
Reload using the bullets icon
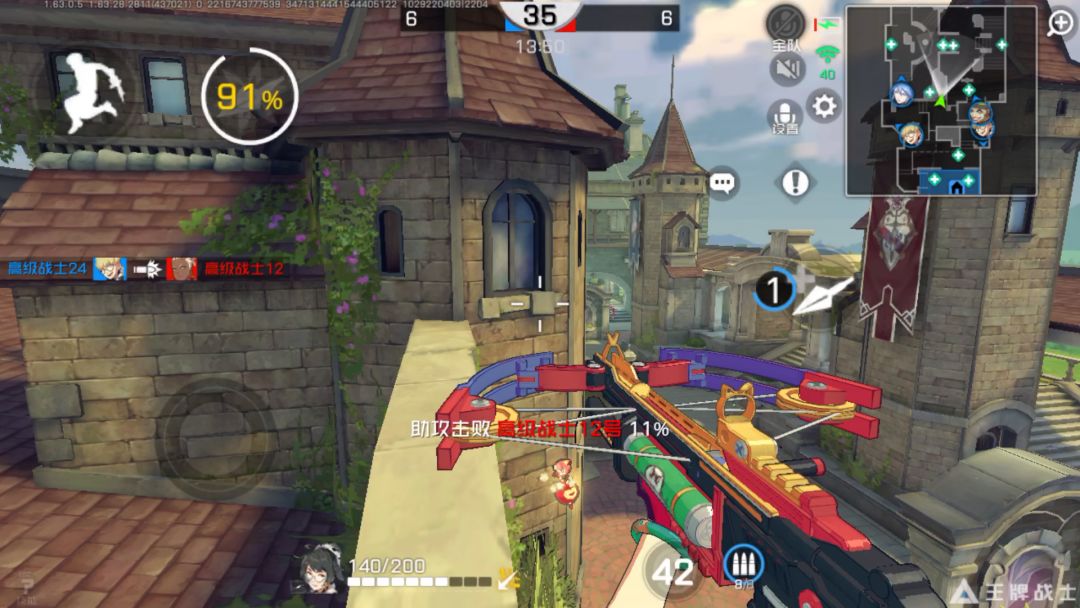(742, 565)
